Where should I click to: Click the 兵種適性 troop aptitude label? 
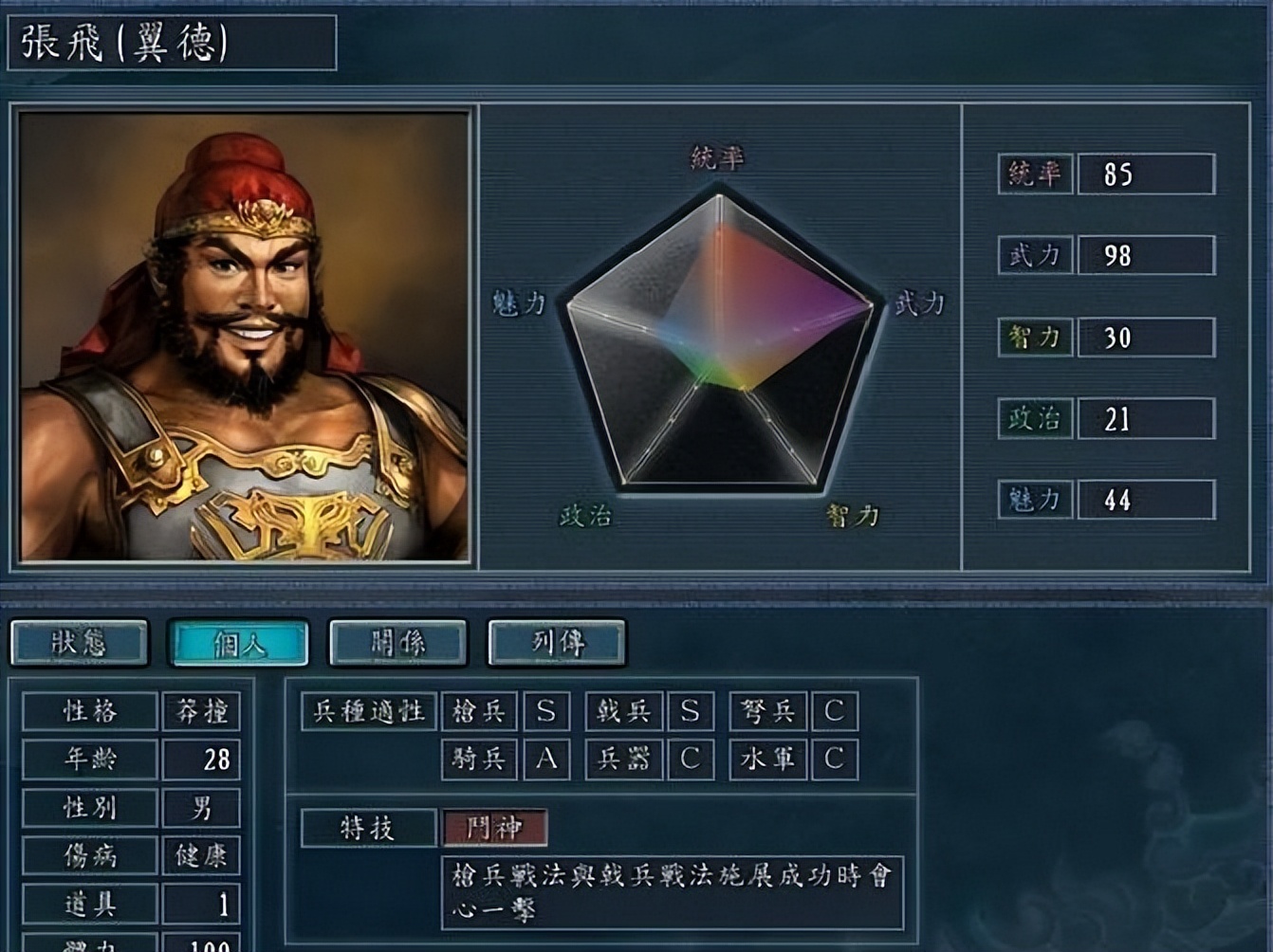click(370, 711)
